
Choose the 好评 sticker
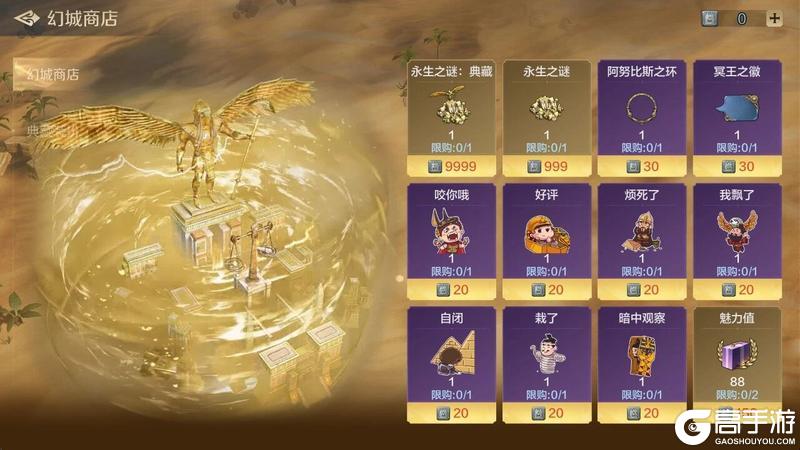pyautogui.click(x=546, y=235)
